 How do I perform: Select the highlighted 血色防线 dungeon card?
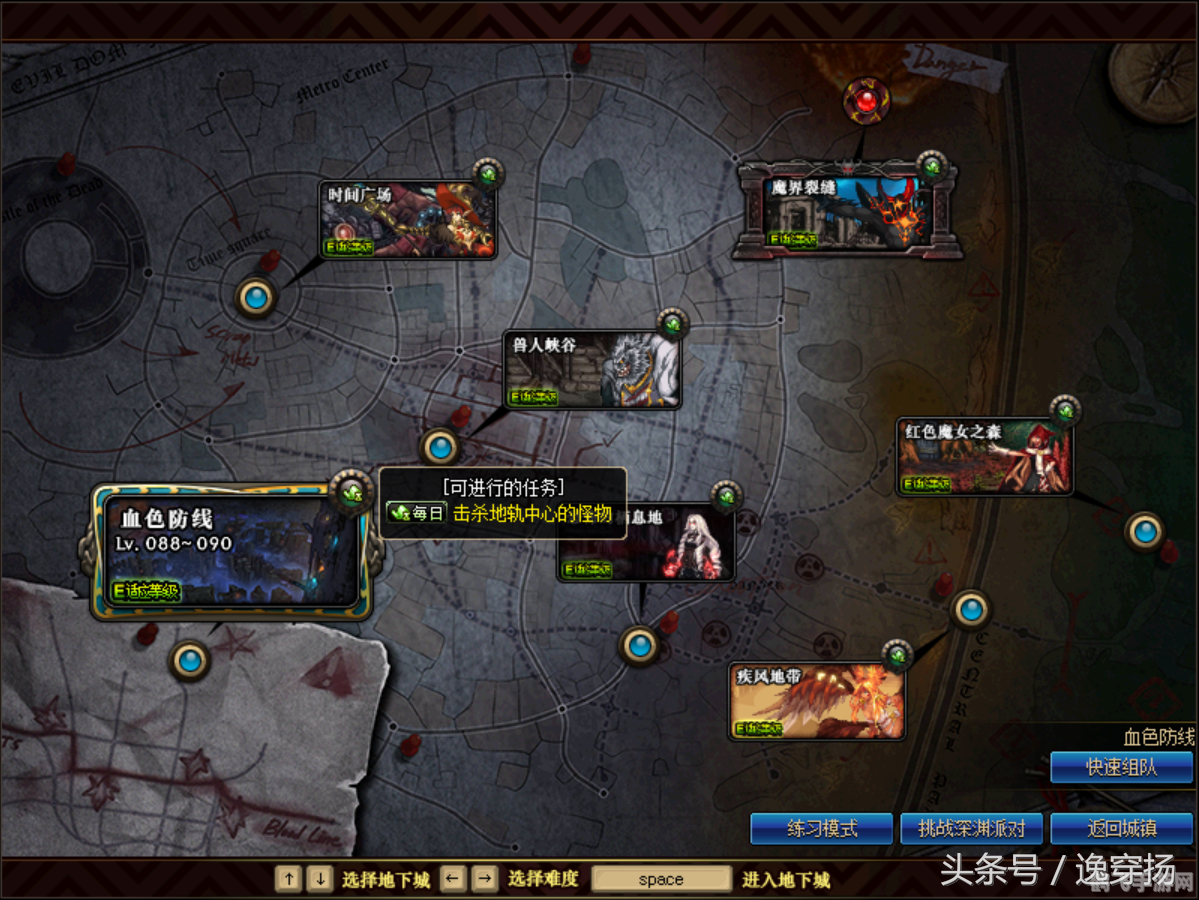[x=231, y=552]
